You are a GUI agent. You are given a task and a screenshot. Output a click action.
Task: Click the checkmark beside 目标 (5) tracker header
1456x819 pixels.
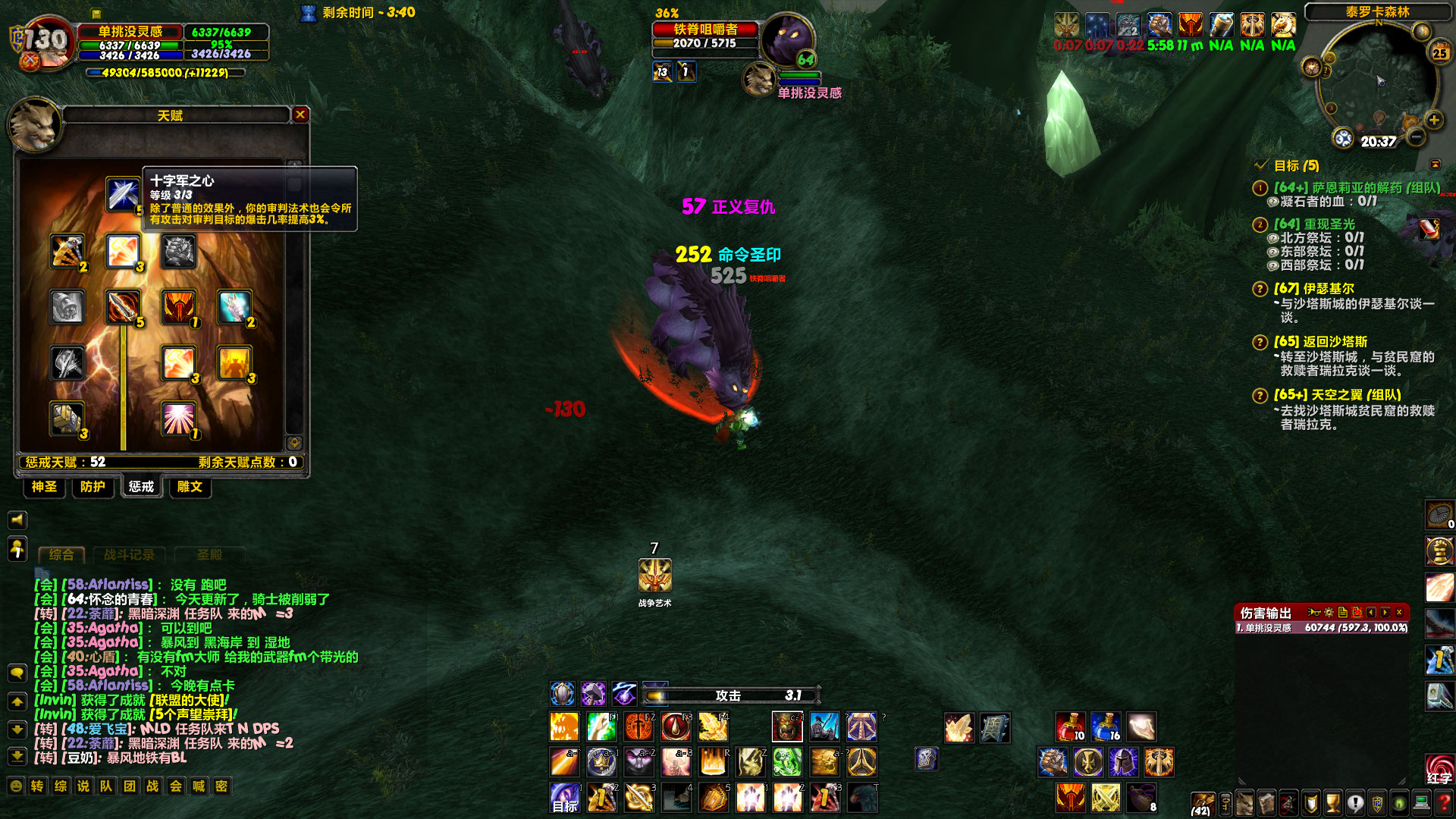tap(1262, 165)
